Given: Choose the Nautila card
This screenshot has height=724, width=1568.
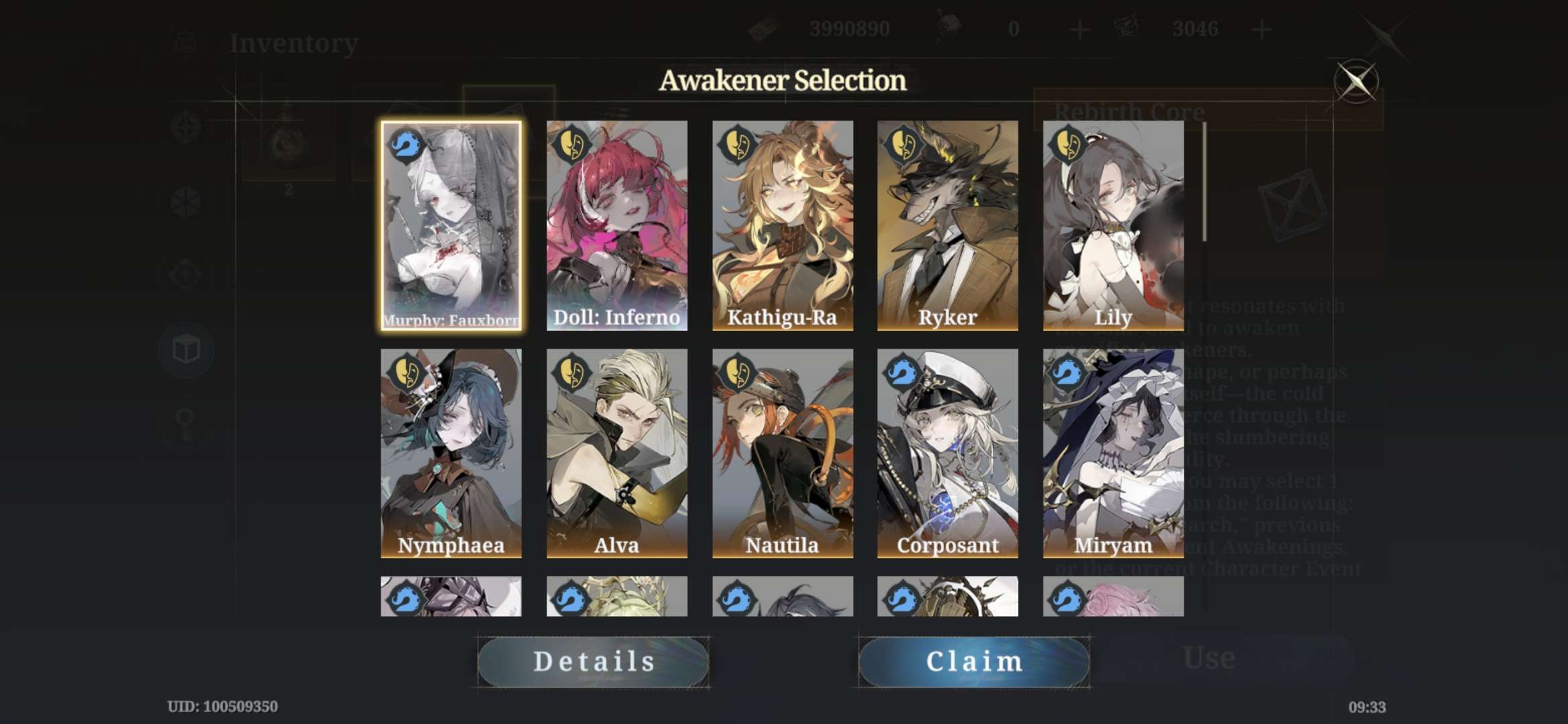Looking at the screenshot, I should pyautogui.click(x=782, y=453).
